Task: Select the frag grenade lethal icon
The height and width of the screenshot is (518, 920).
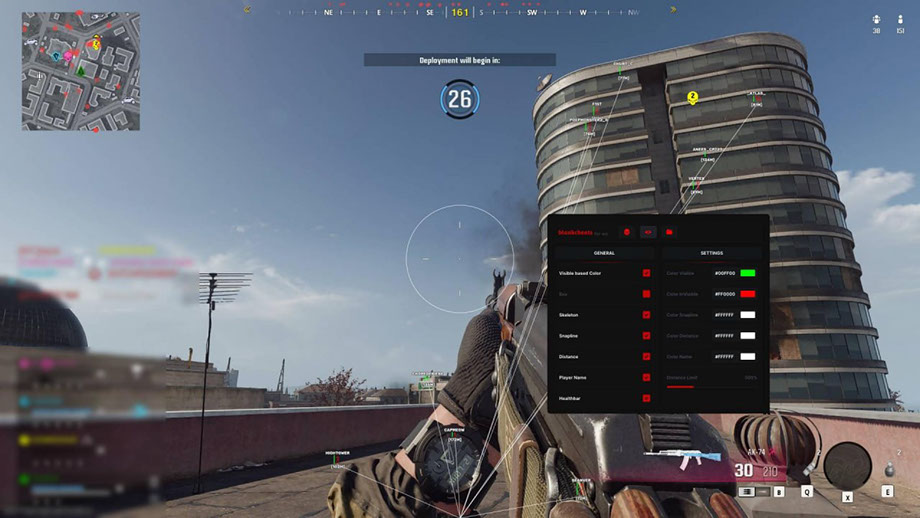Action: [x=887, y=470]
